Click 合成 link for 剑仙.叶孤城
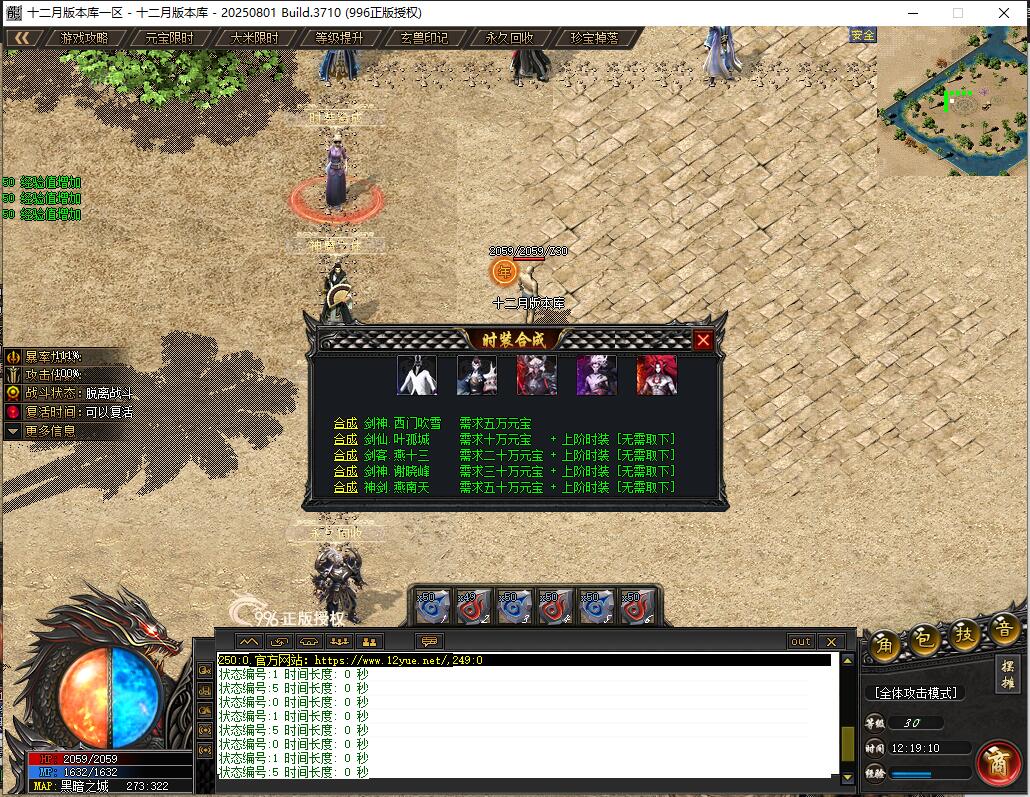Screen dimensions: 1030x797 [345, 439]
